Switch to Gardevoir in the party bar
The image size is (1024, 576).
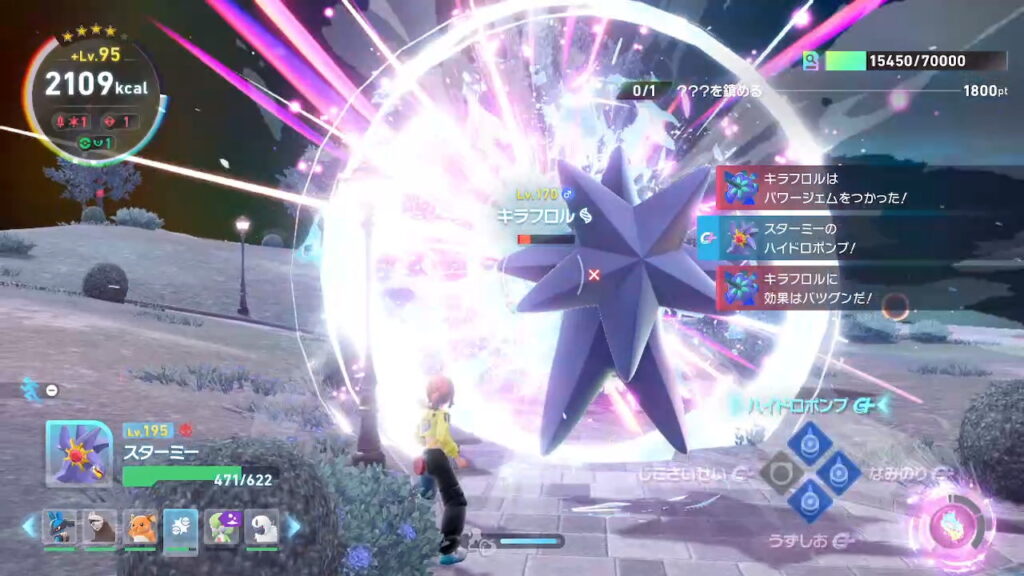tap(222, 526)
